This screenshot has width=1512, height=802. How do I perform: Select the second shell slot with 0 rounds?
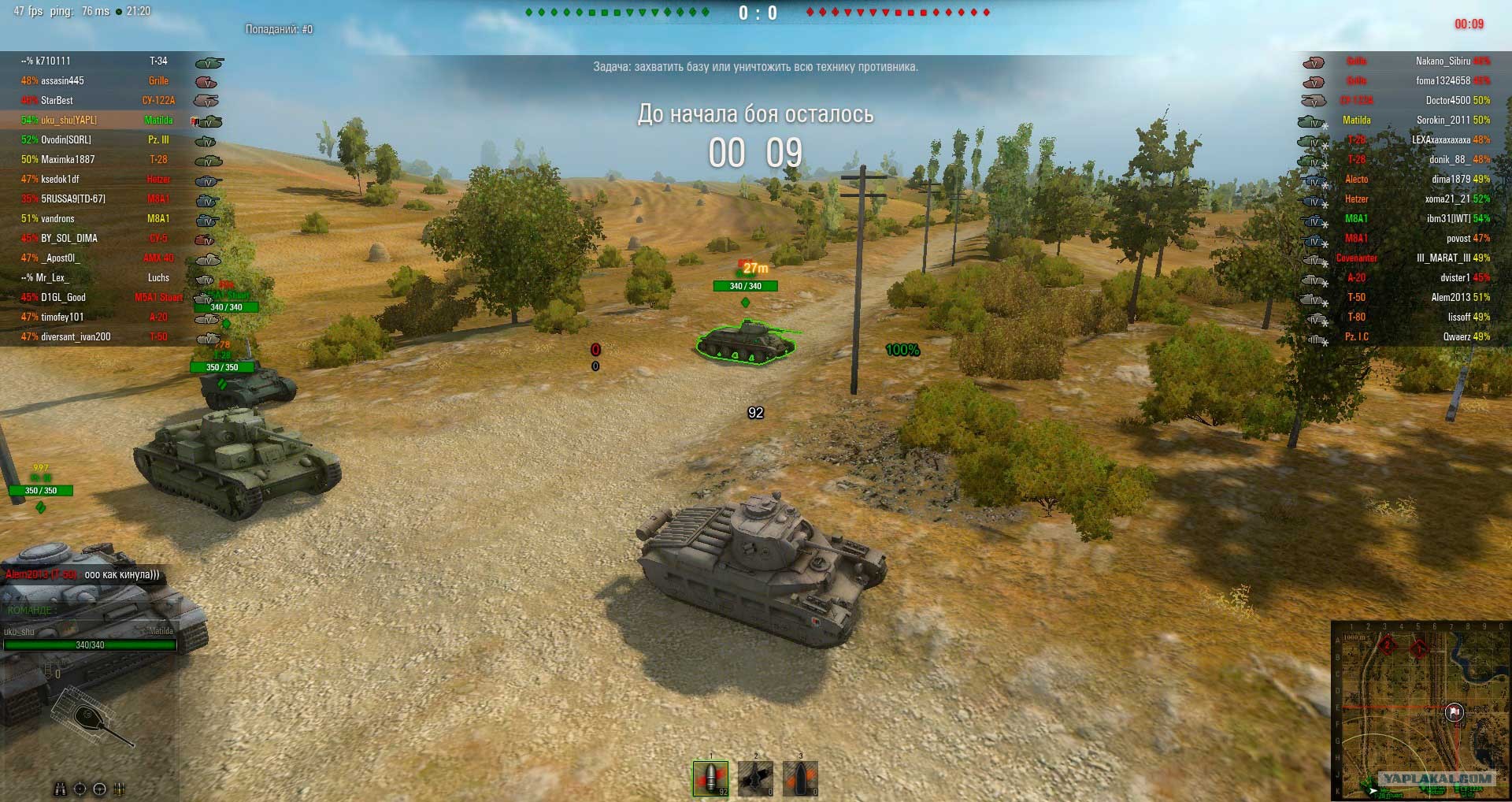click(x=755, y=778)
